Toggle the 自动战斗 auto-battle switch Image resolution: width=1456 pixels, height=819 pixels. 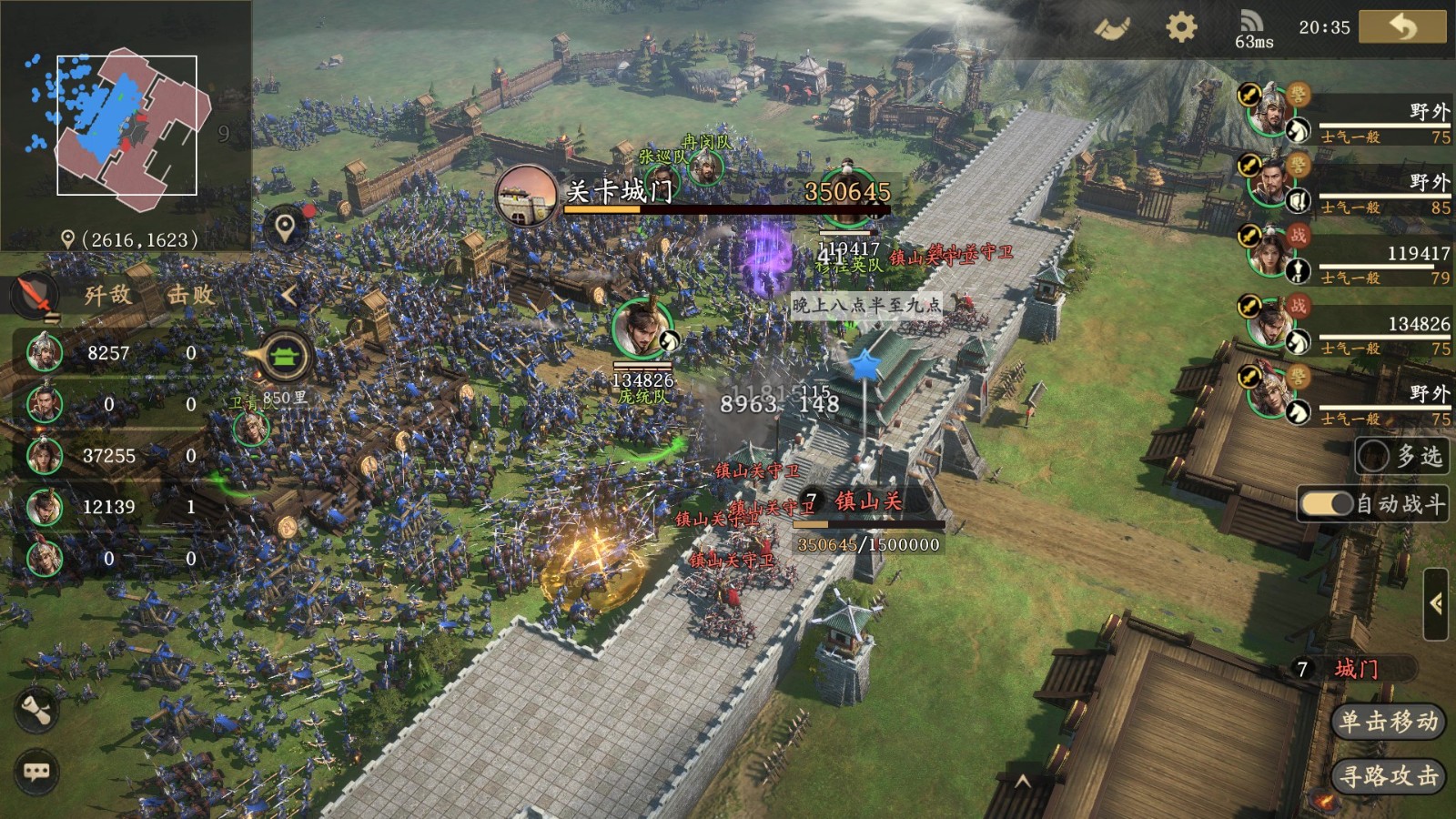tap(1328, 504)
